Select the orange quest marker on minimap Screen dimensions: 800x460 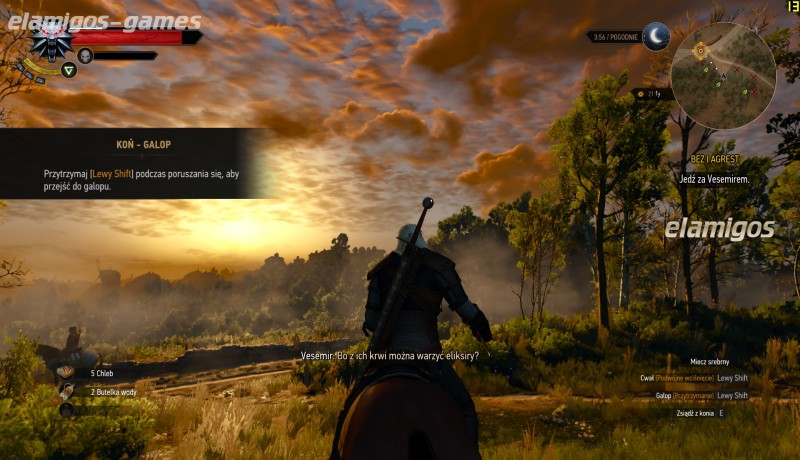pyautogui.click(x=700, y=49)
